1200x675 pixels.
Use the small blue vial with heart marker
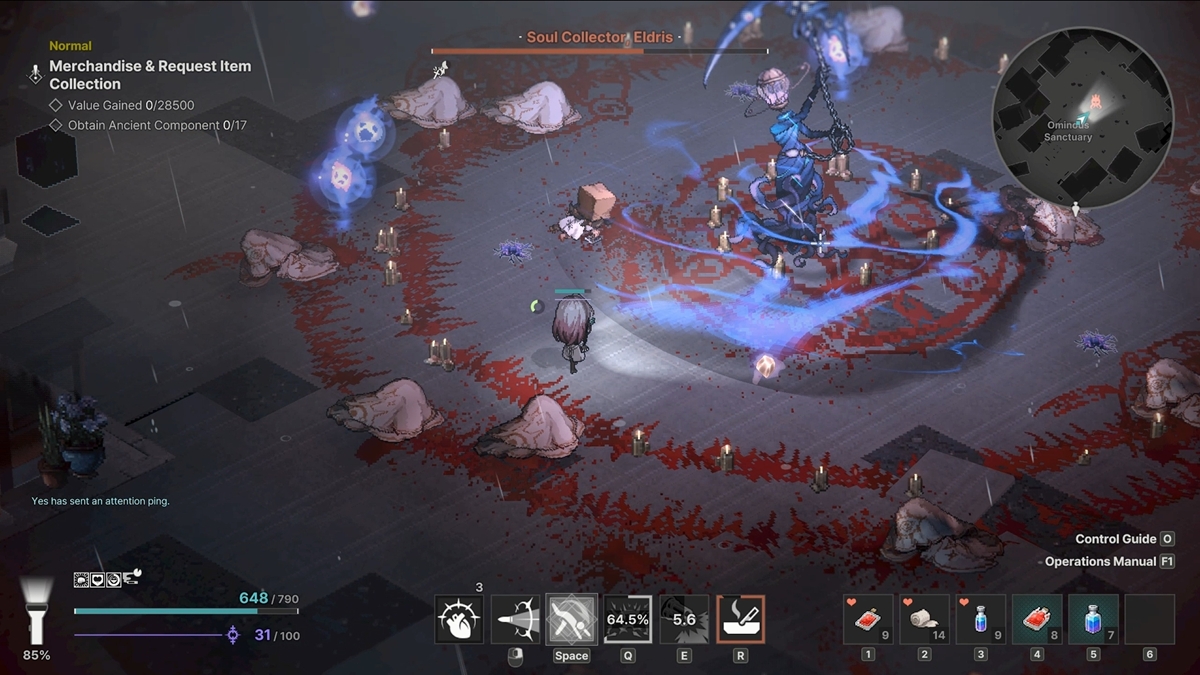click(980, 620)
